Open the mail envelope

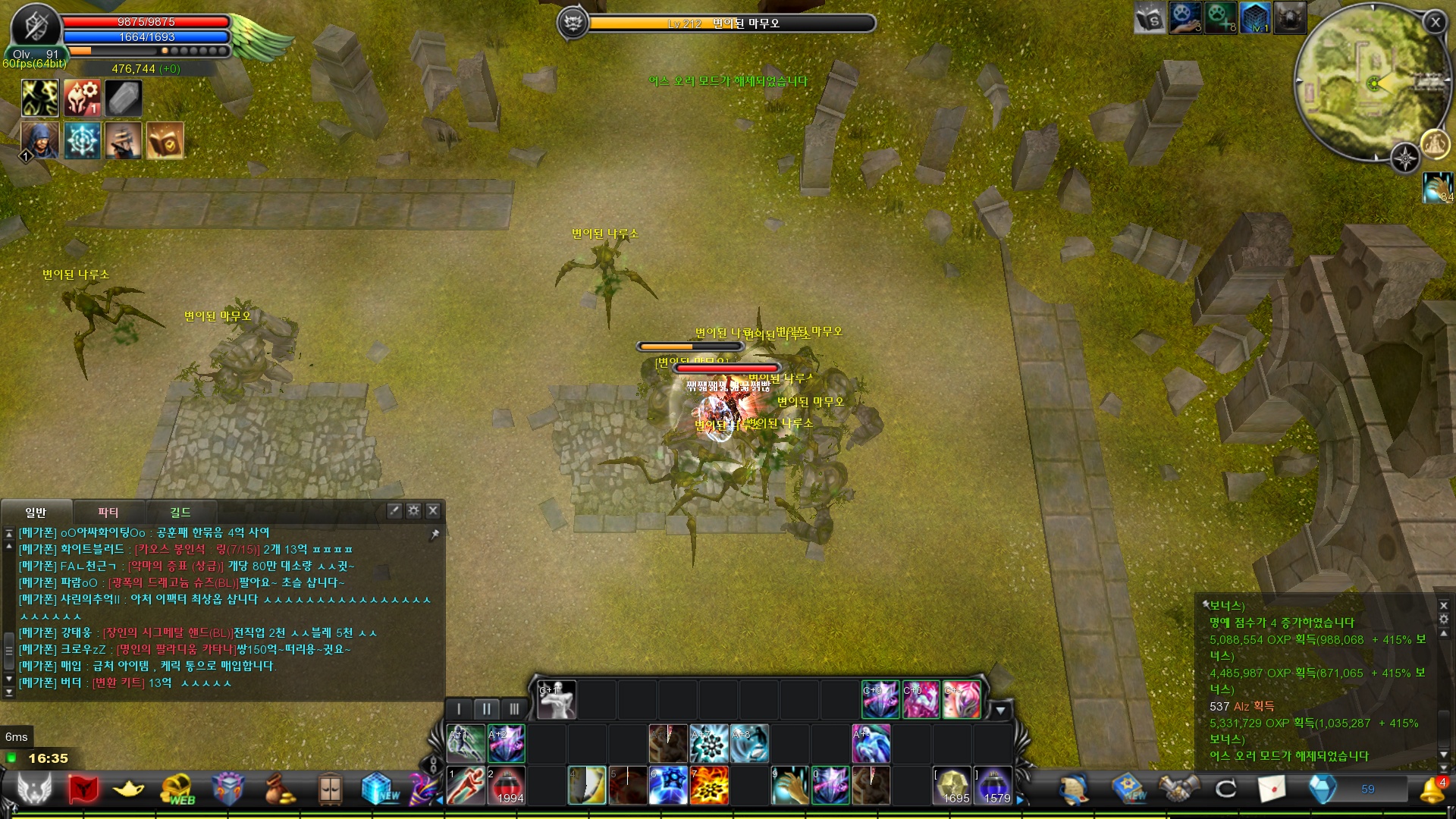coord(1272,789)
